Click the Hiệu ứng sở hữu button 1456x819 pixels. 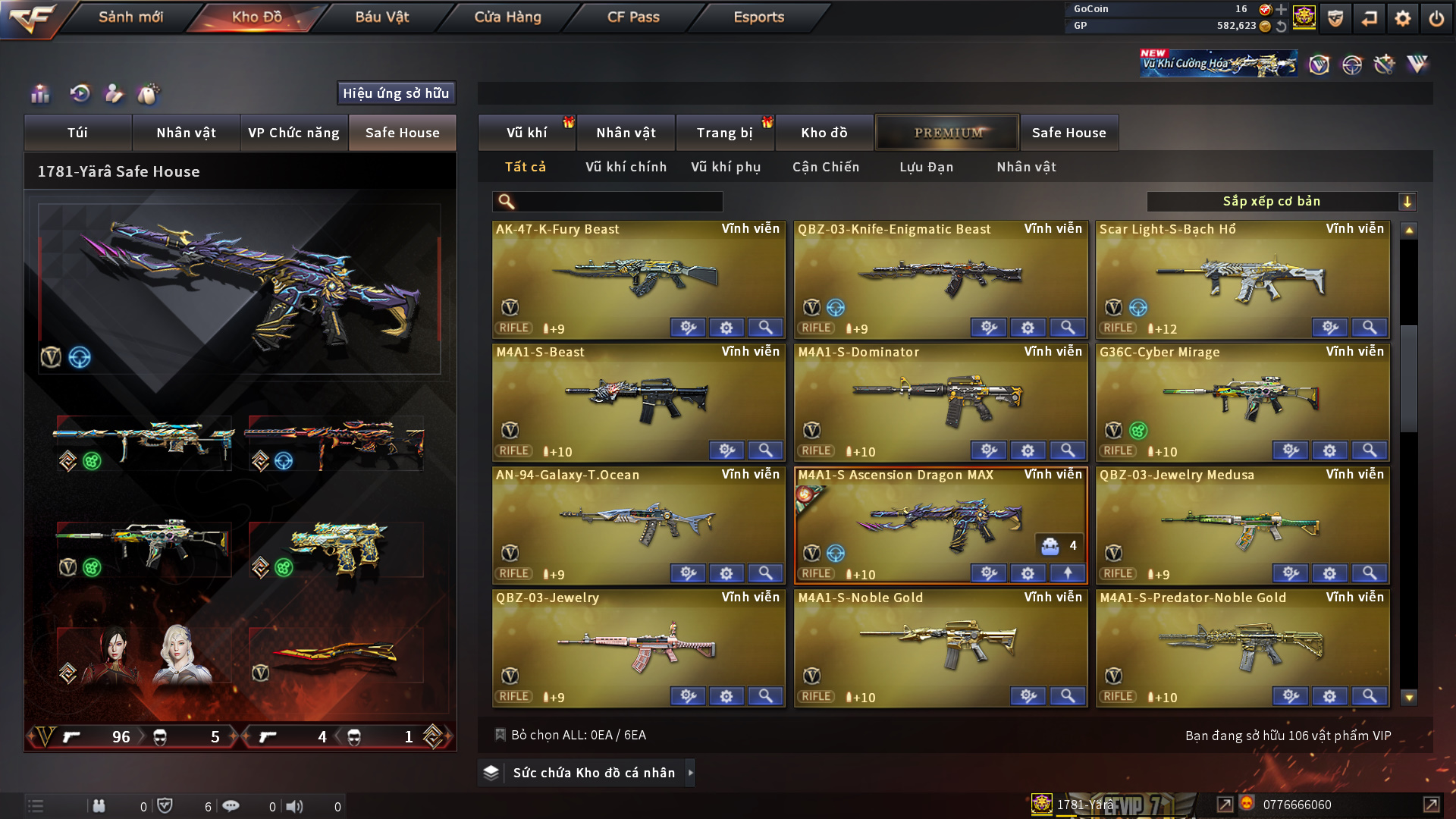point(396,93)
